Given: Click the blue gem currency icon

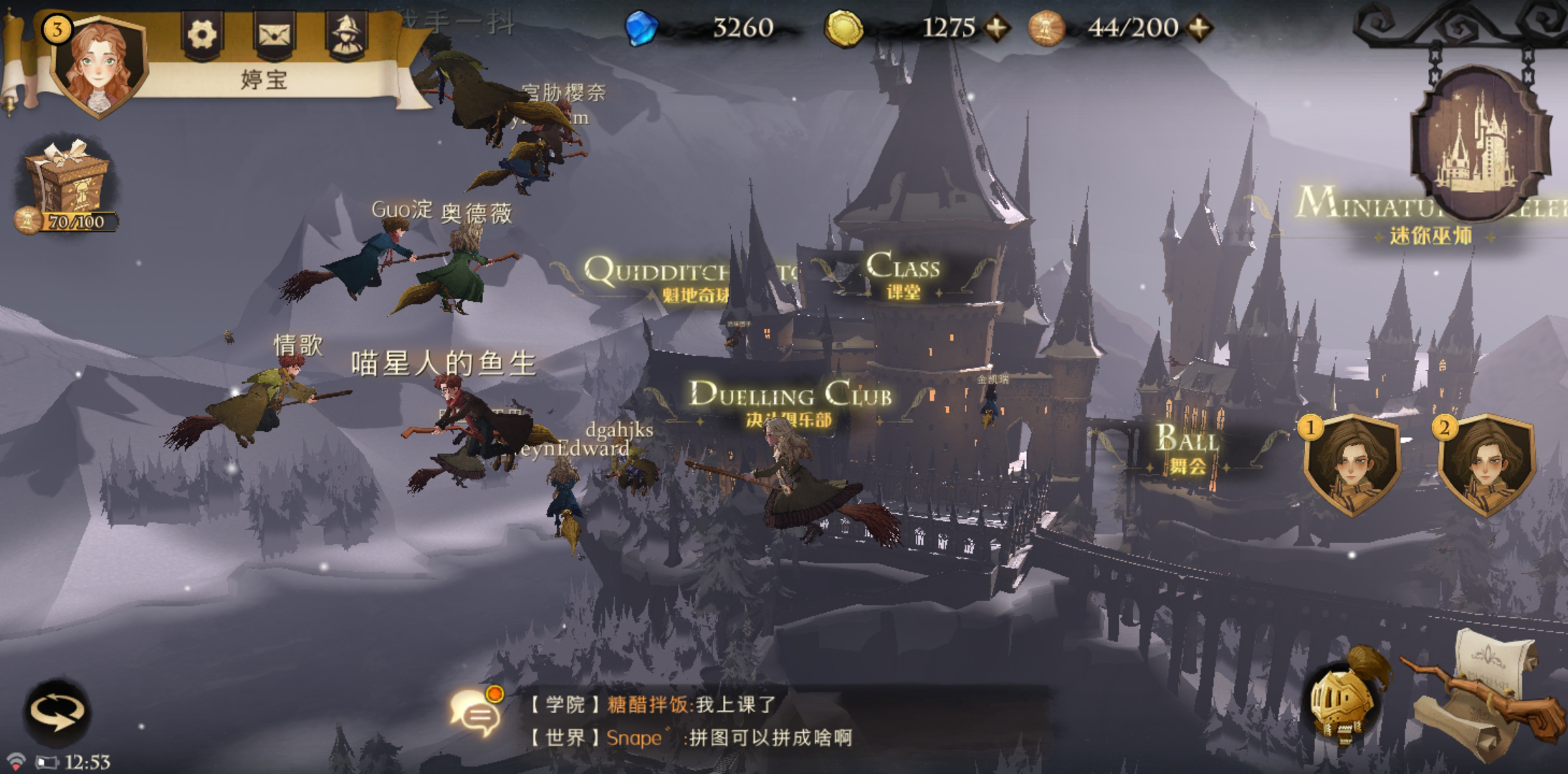Looking at the screenshot, I should pos(644,29).
